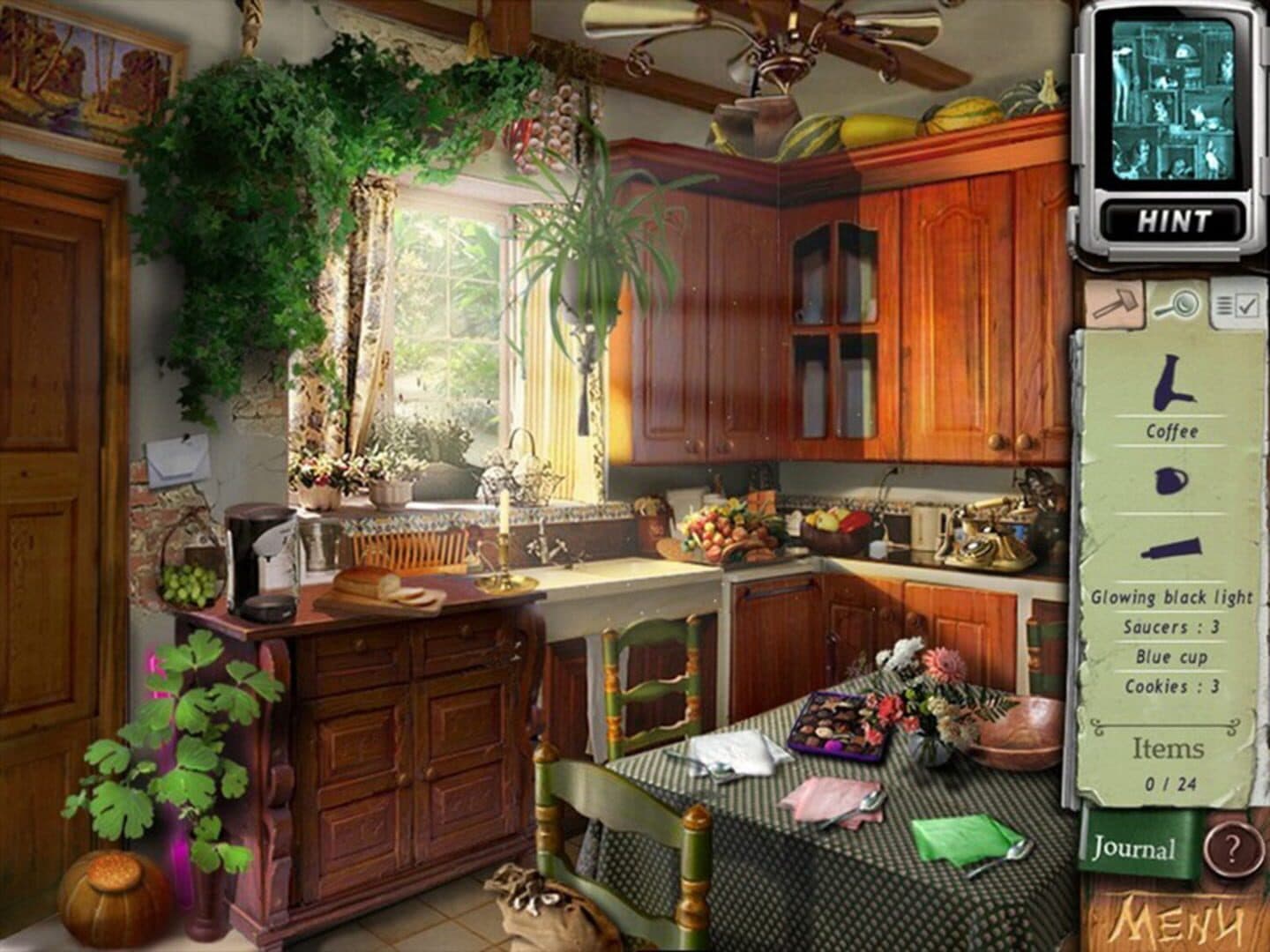1270x952 pixels.
Task: Select the Coffee list entry
Action: pos(1172,431)
